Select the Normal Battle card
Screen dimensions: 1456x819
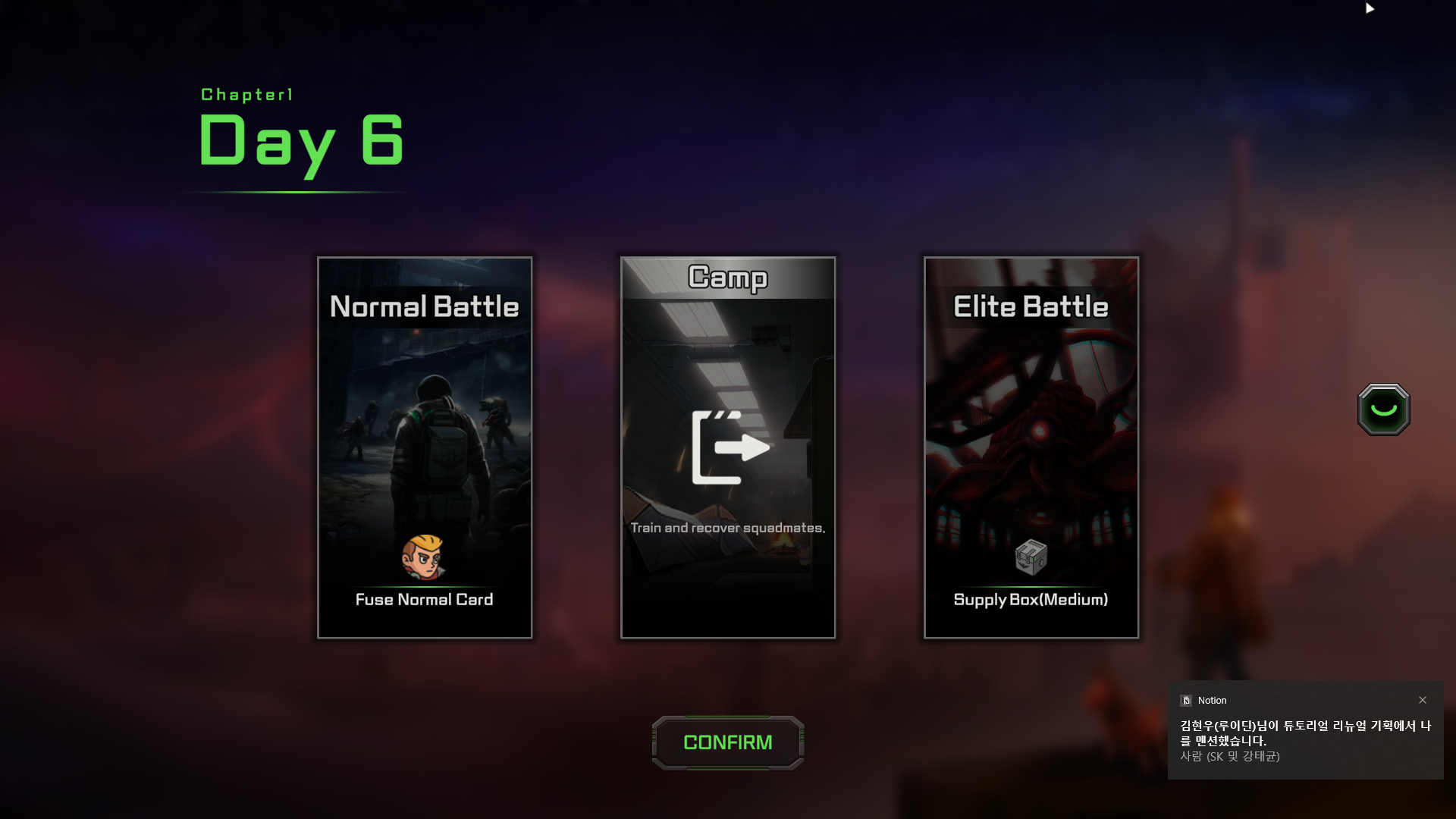[425, 447]
